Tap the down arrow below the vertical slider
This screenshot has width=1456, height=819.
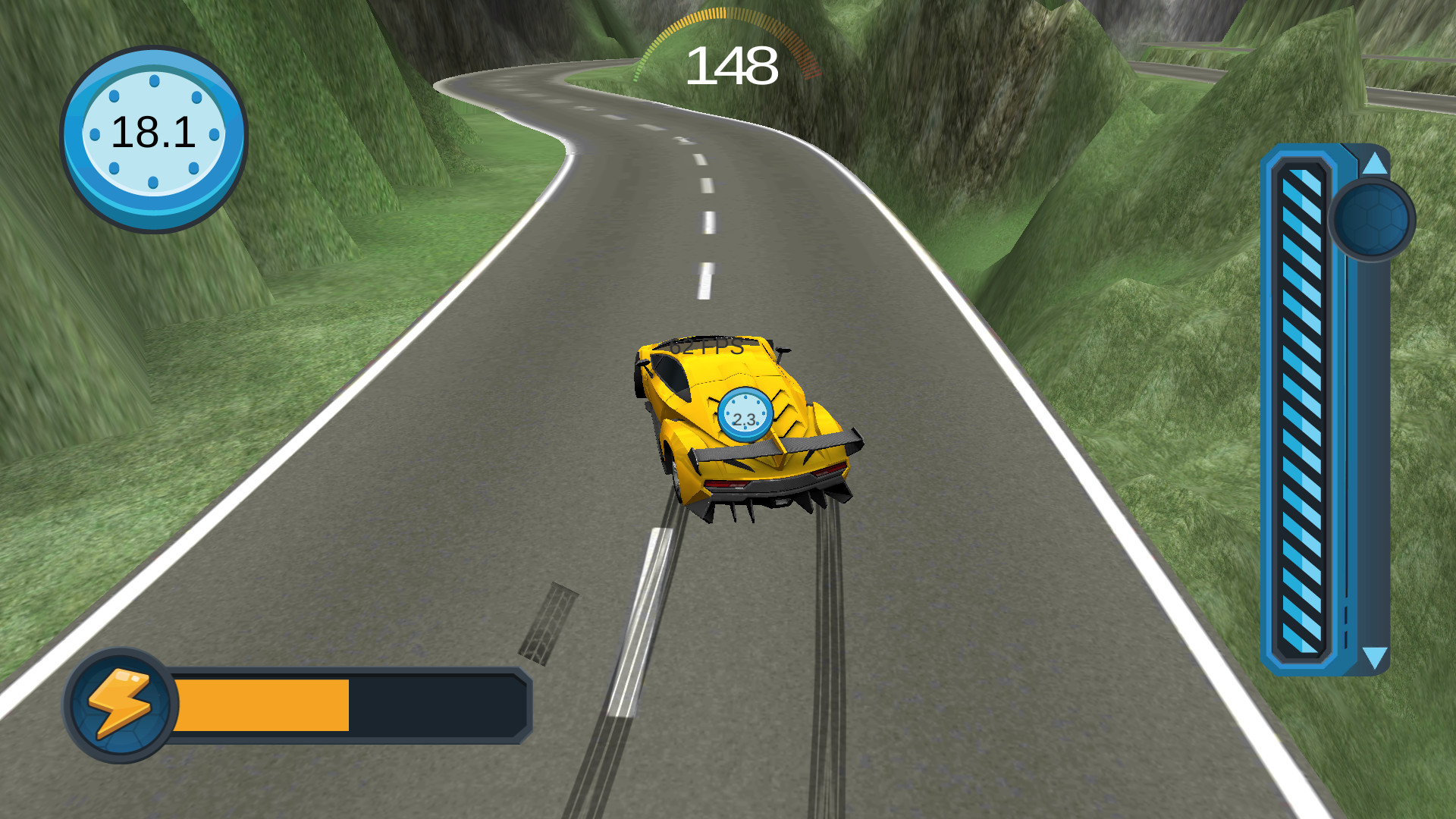coord(1374,657)
